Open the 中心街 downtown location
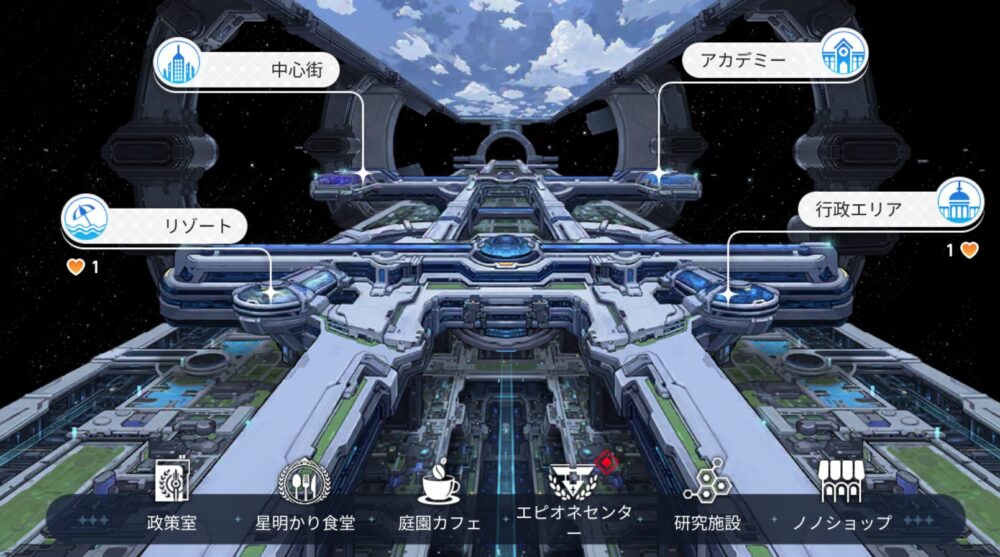This screenshot has width=1000, height=557. point(250,70)
